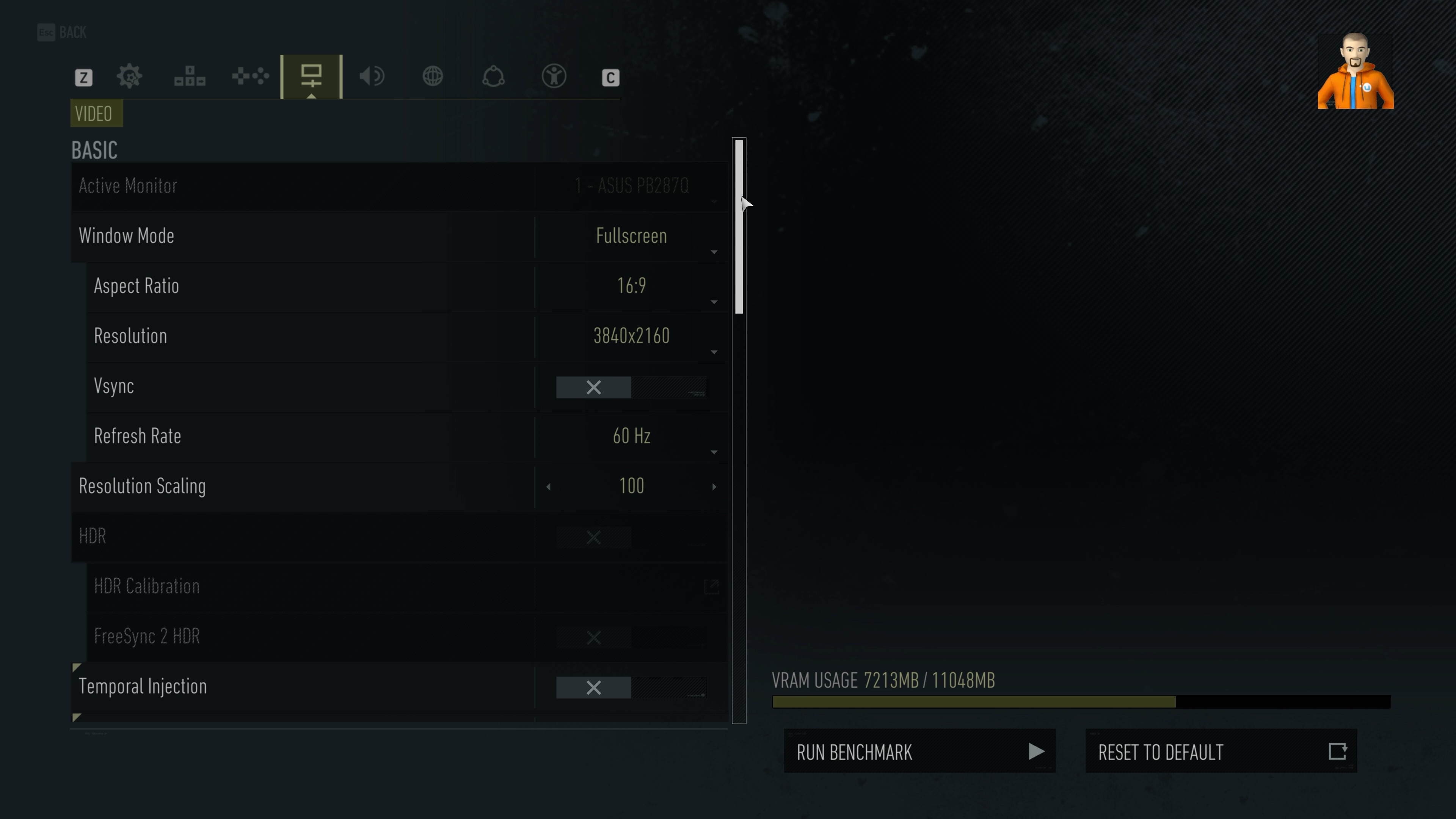Viewport: 1456px width, 819px height.
Task: Open the gear-icon general settings tab
Action: coord(129,76)
